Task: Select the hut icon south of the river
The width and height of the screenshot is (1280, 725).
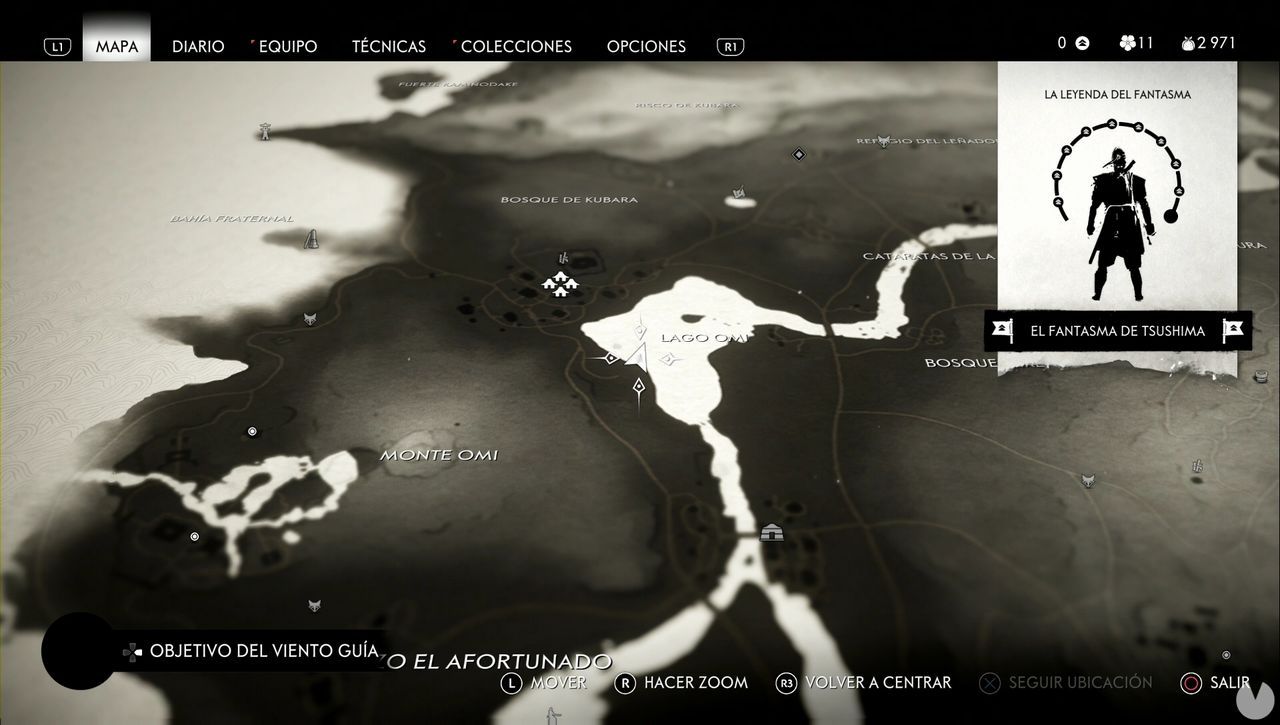Action: [x=770, y=533]
